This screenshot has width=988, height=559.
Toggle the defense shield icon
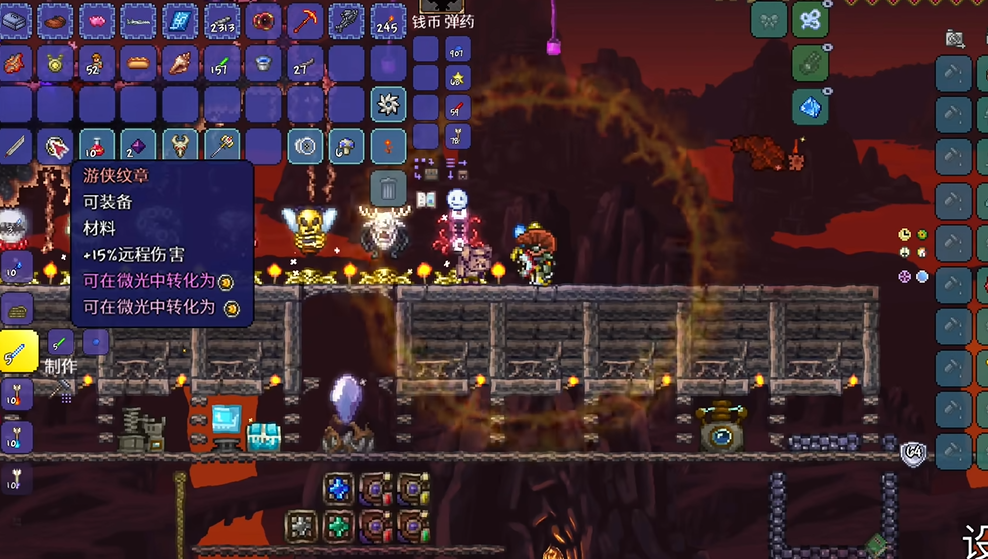(x=911, y=453)
